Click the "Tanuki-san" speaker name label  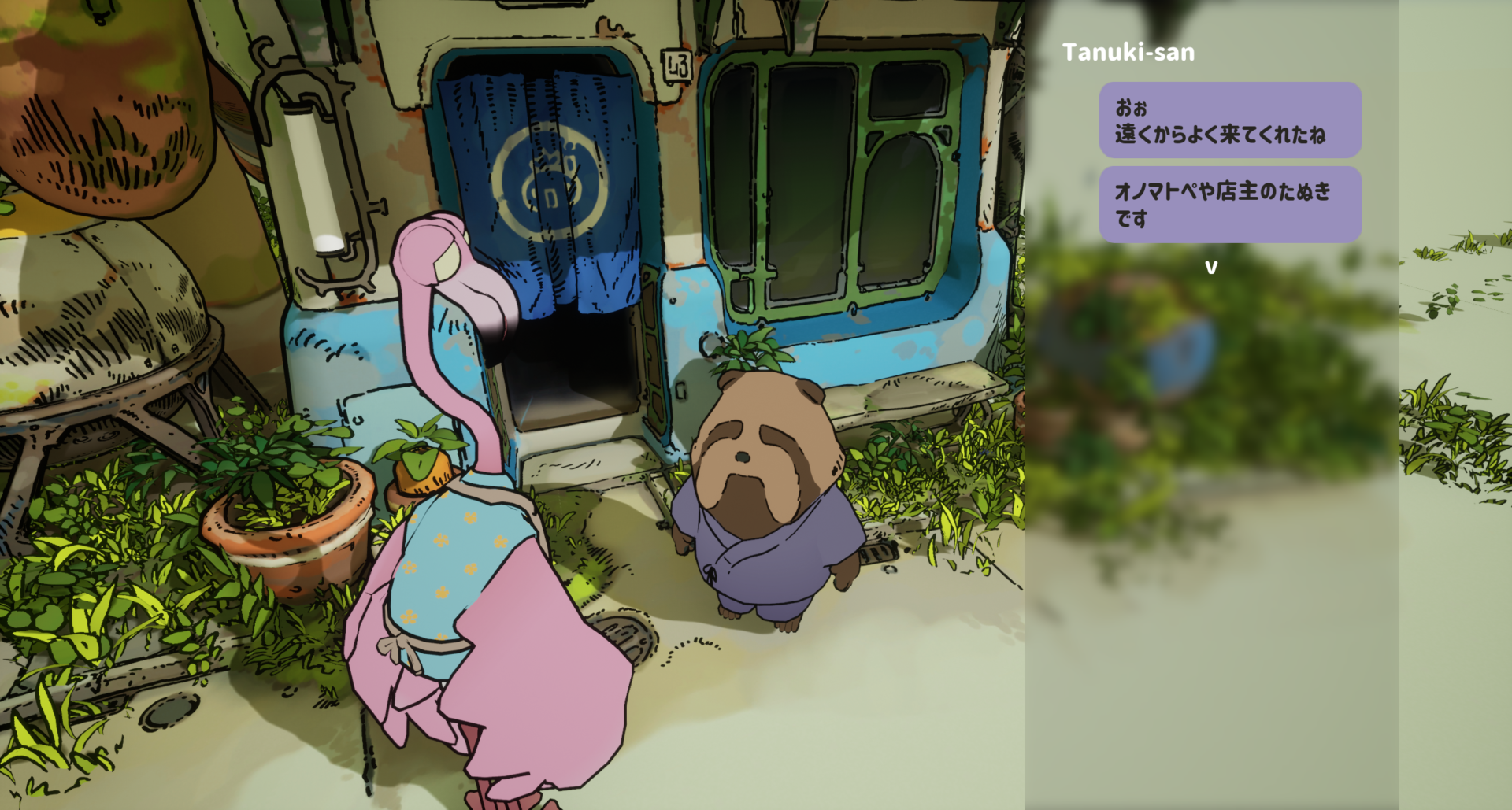click(1128, 52)
